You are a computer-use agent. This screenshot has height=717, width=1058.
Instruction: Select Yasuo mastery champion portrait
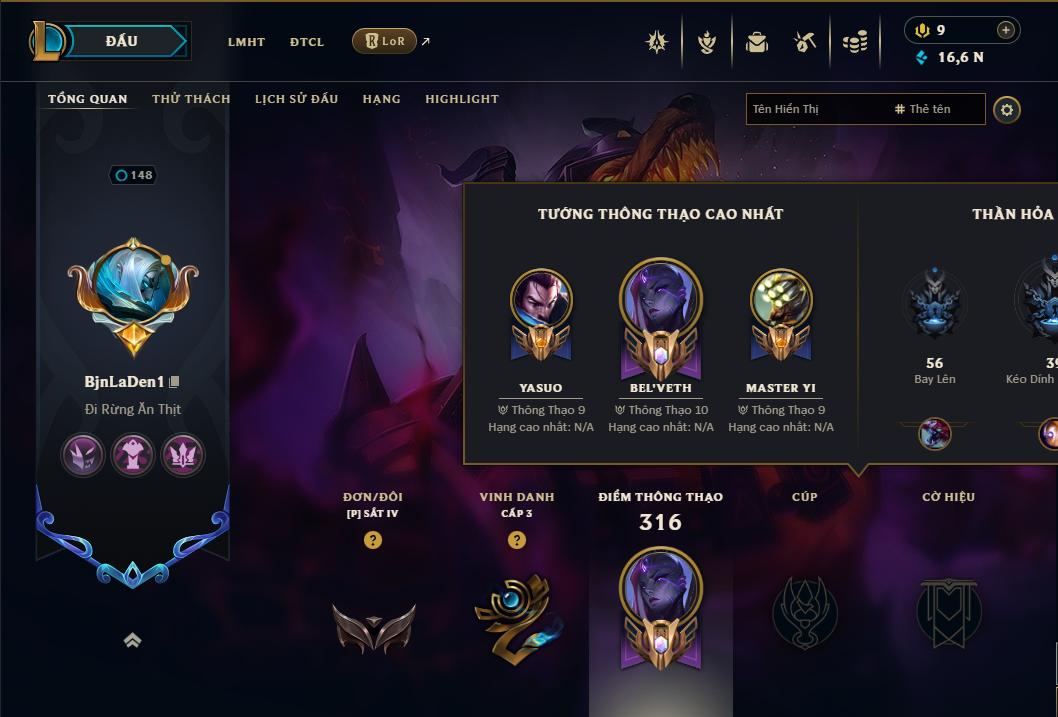click(x=541, y=299)
